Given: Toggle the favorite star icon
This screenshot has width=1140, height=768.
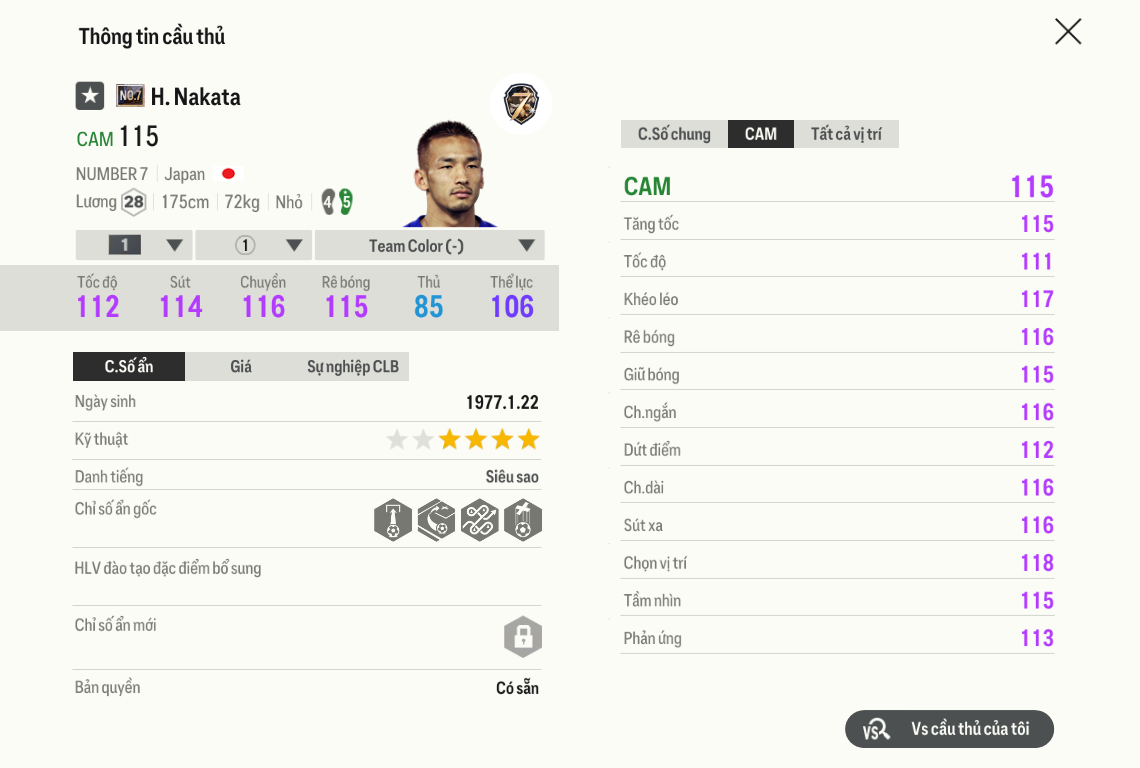Looking at the screenshot, I should 90,96.
